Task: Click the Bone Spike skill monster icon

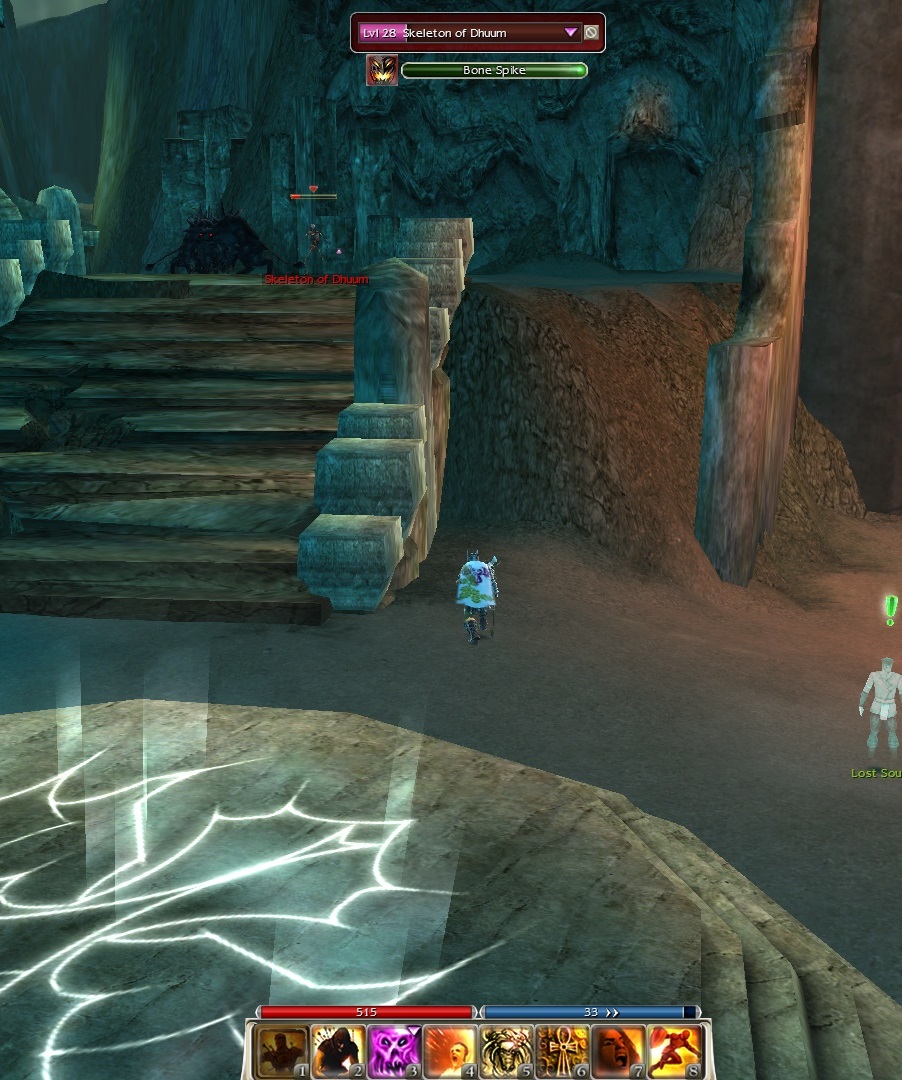Action: point(382,70)
